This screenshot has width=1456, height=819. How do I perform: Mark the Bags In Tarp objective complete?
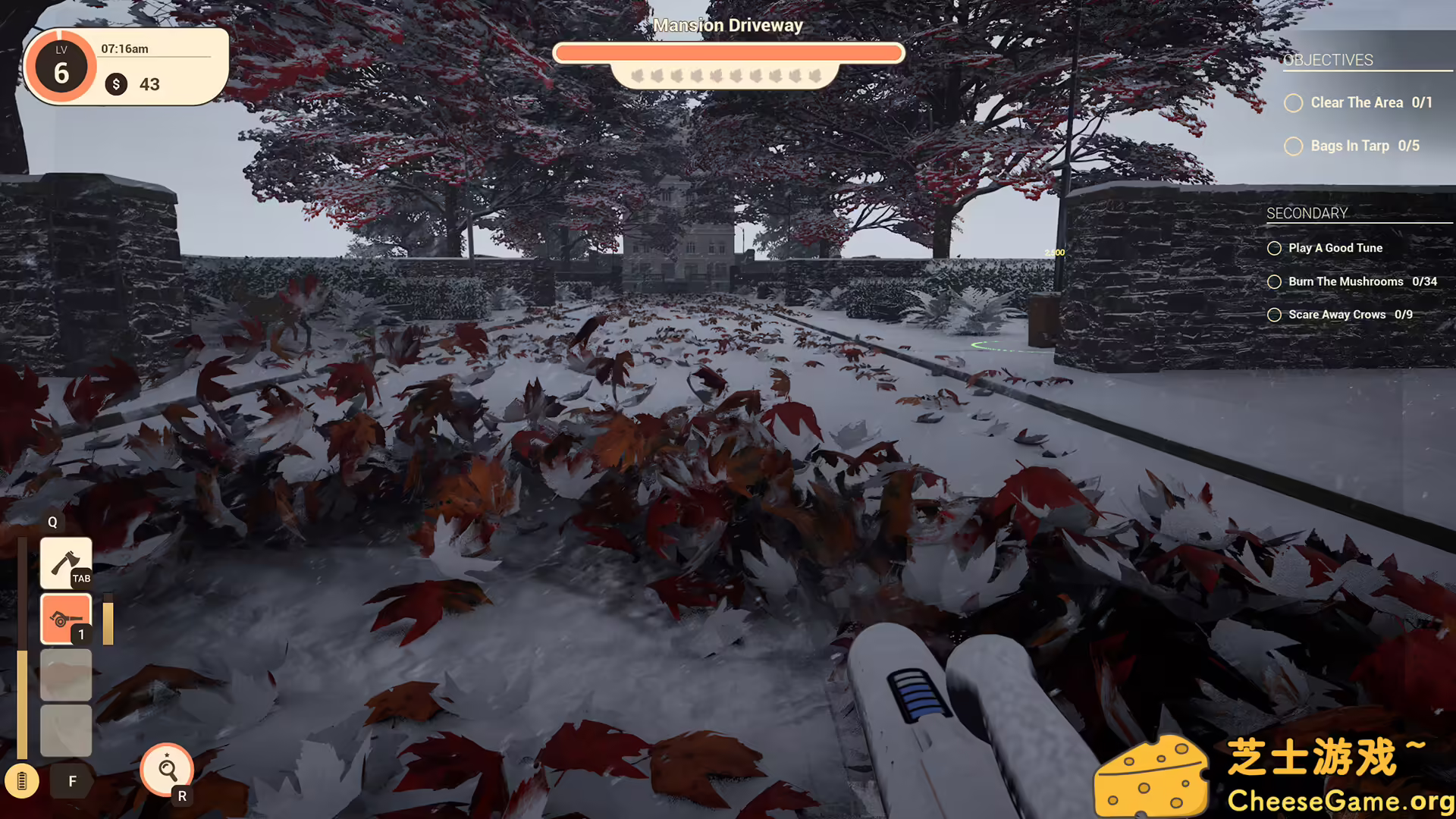(x=1294, y=146)
